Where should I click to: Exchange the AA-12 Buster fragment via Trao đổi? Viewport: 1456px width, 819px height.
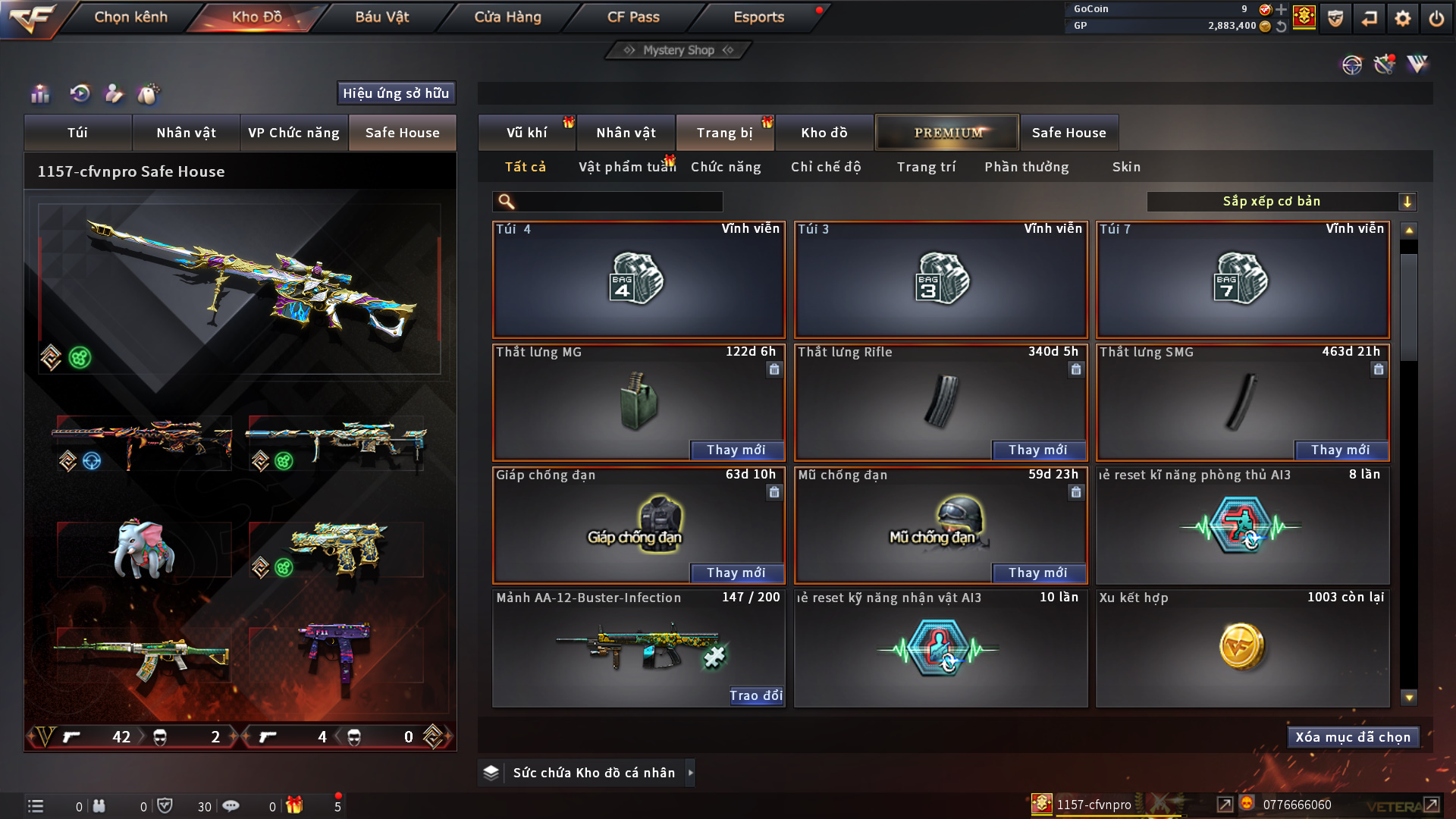pyautogui.click(x=755, y=696)
